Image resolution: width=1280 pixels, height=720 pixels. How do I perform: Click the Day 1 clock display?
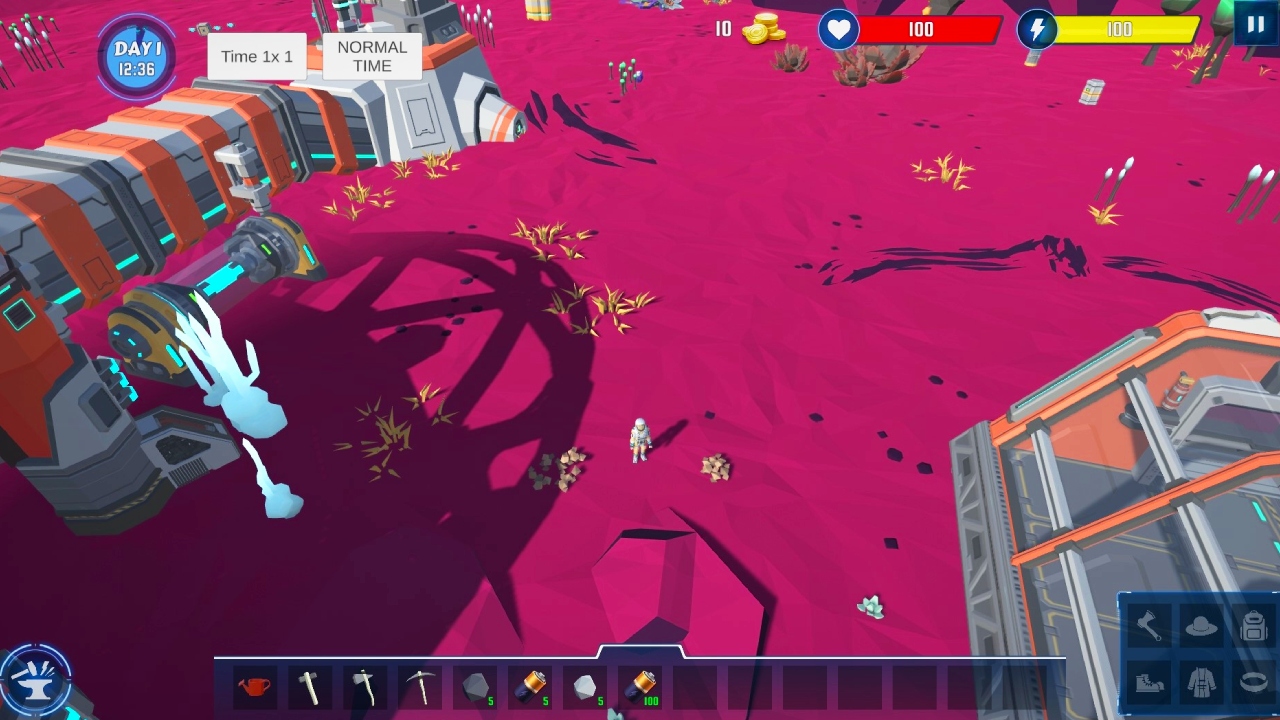(x=135, y=56)
